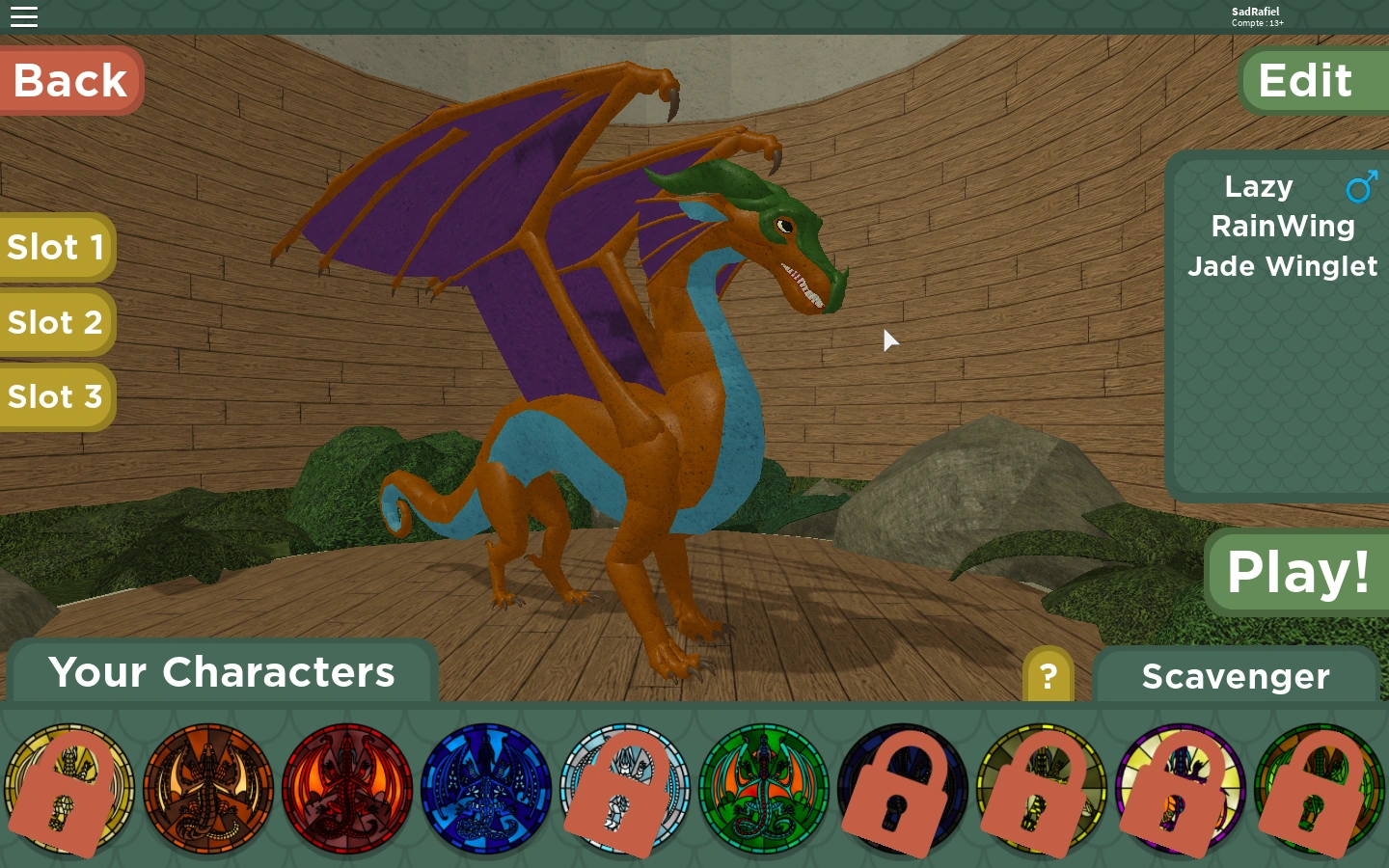Click the Back button
This screenshot has width=1389, height=868.
(70, 81)
